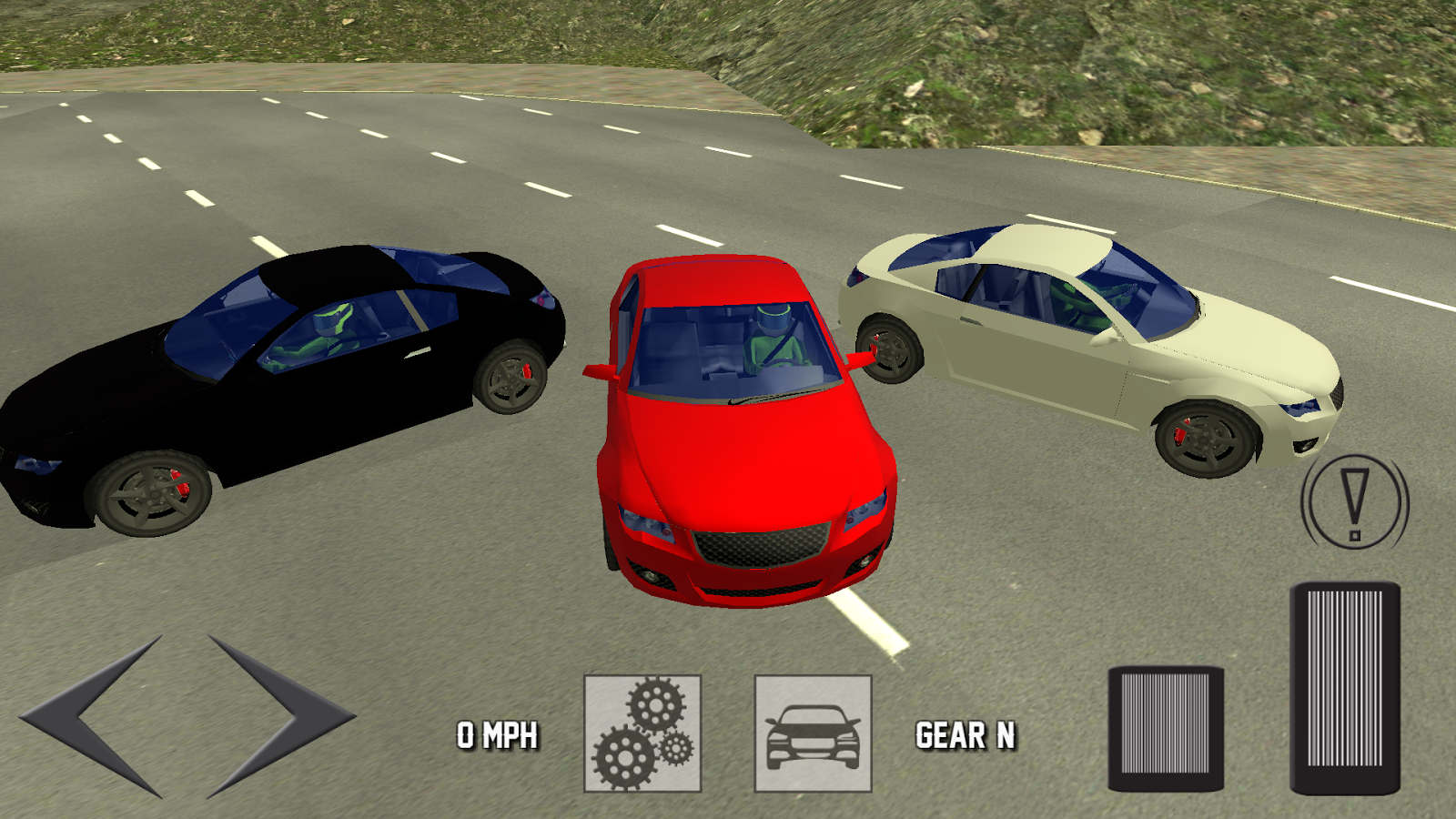Click the car icon button

pos(813,733)
